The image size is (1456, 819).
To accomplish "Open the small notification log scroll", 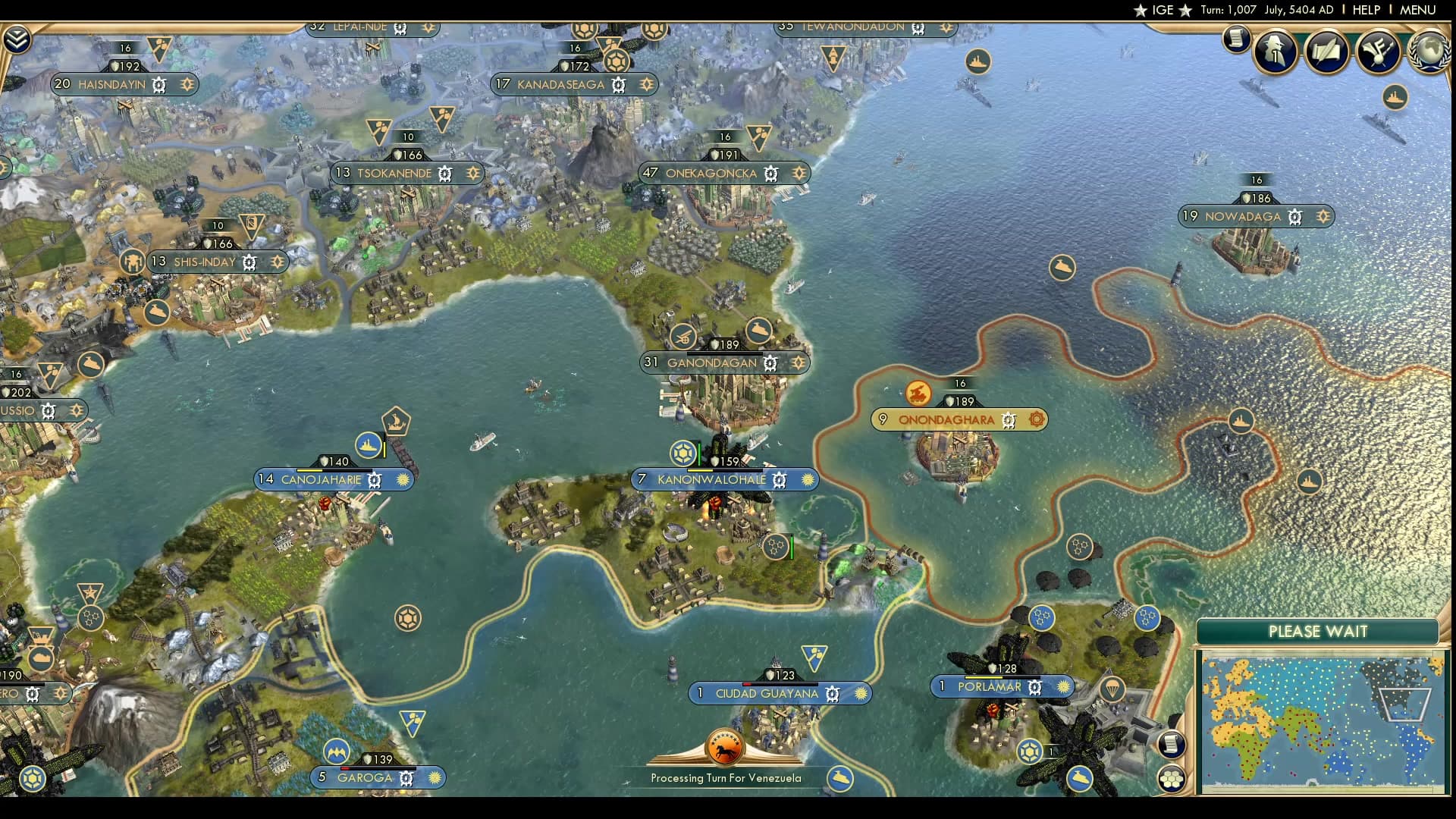I will [x=1236, y=39].
